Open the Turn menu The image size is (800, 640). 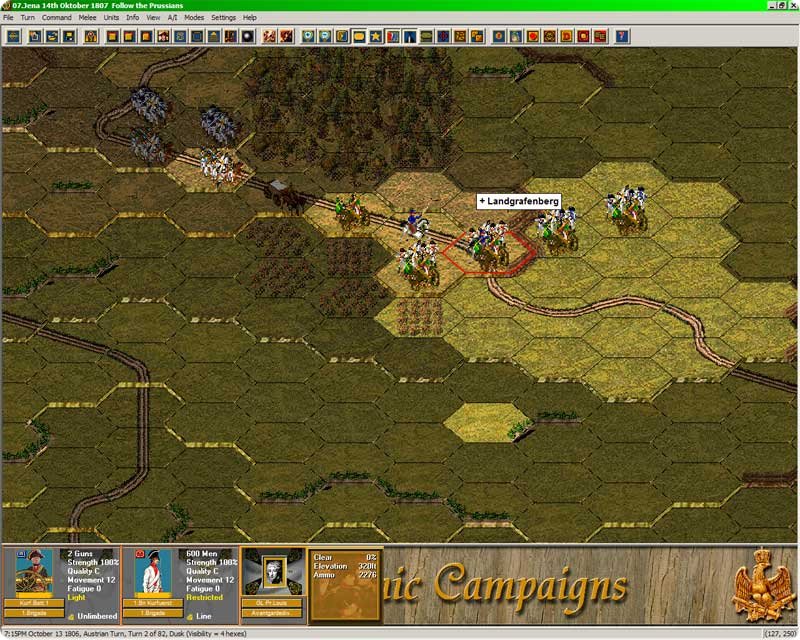[28, 18]
